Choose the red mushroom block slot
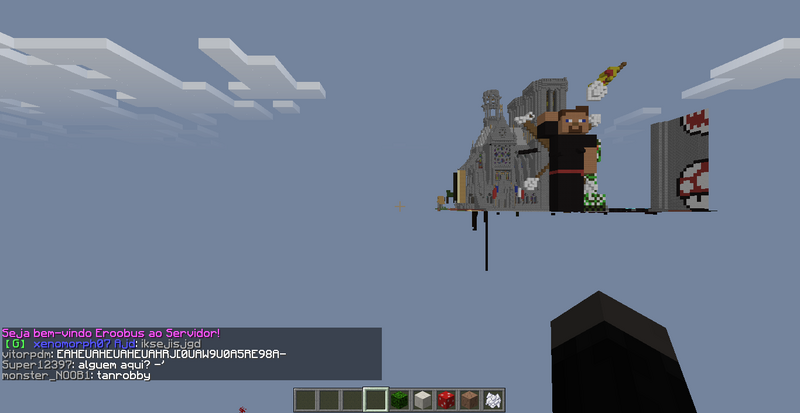 pos(446,400)
